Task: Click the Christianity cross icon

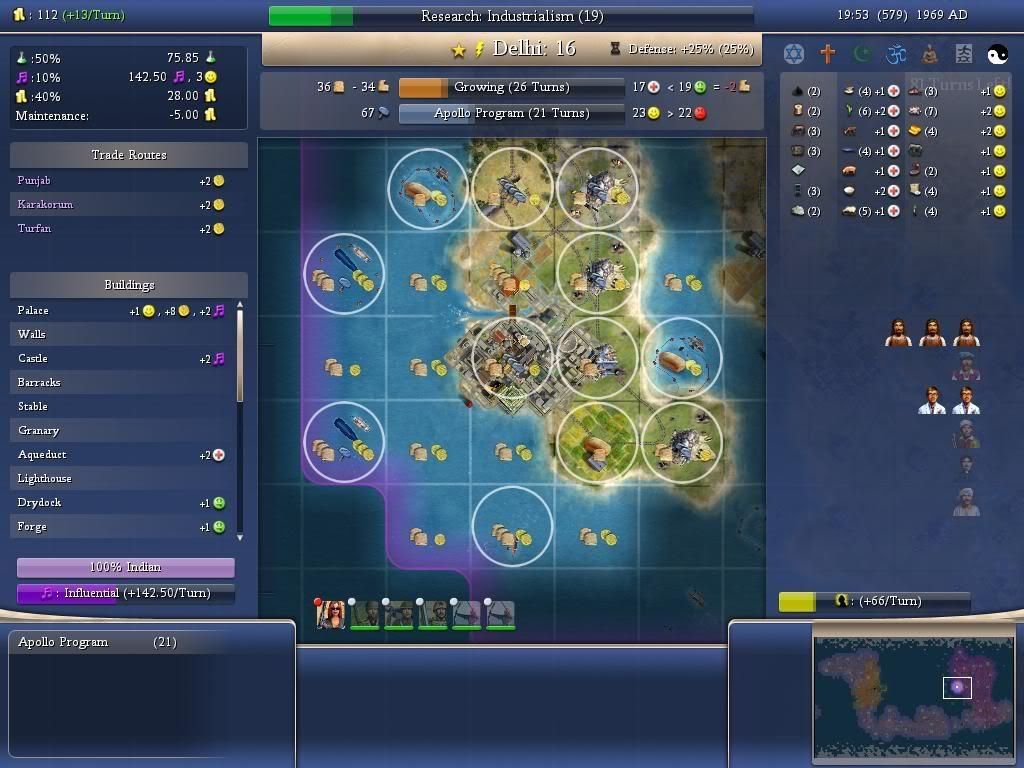Action: (828, 54)
